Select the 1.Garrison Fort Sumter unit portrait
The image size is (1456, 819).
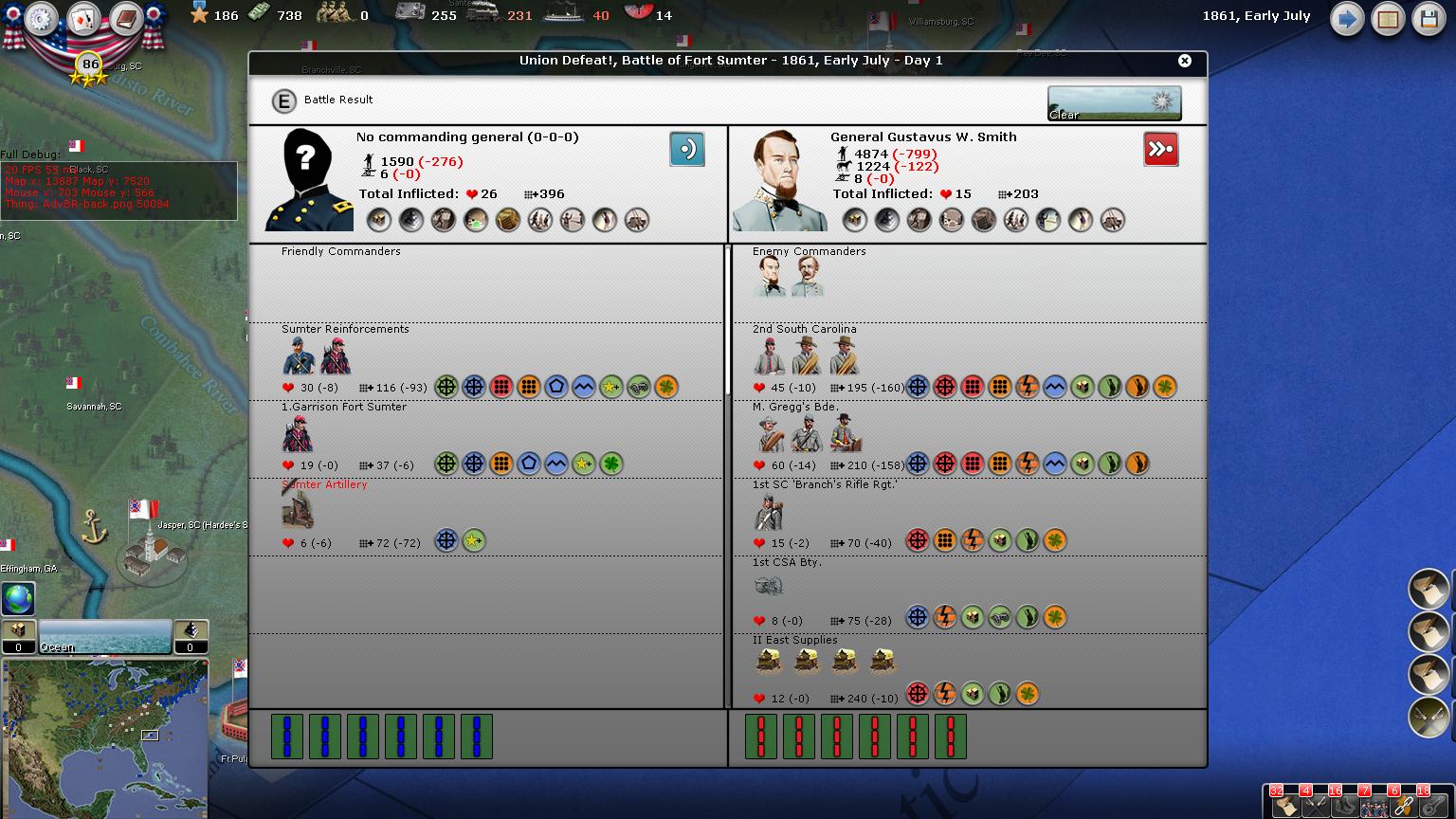[x=298, y=434]
